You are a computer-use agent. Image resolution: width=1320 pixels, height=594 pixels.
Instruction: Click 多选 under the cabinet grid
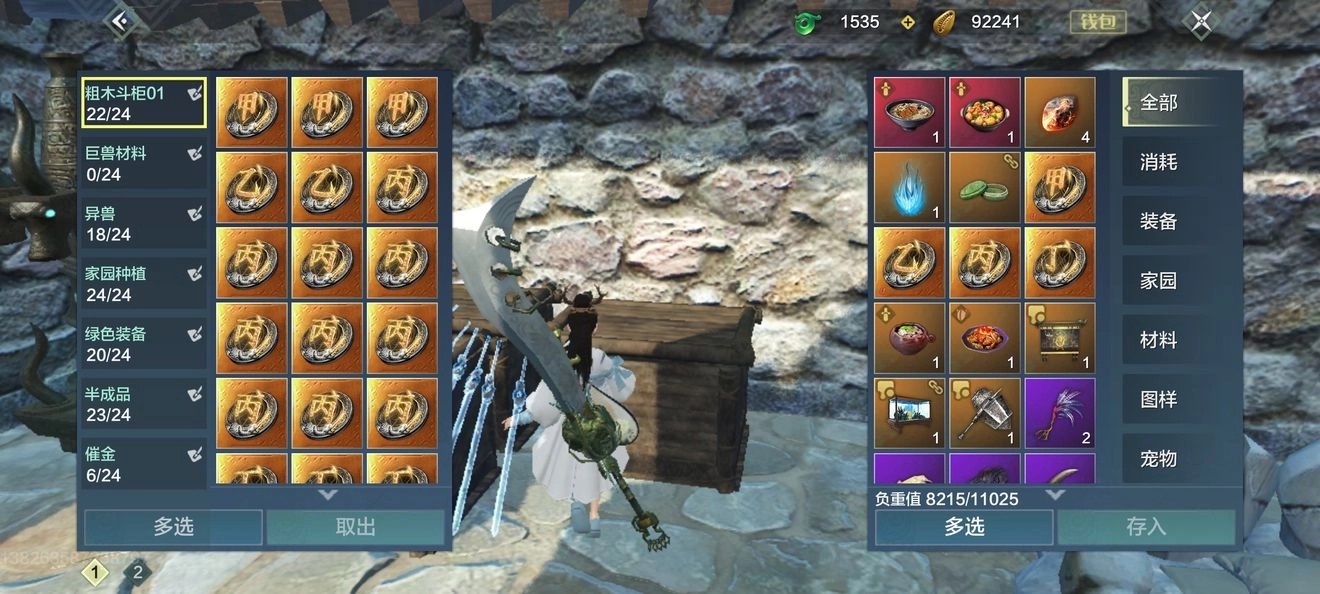(x=173, y=527)
